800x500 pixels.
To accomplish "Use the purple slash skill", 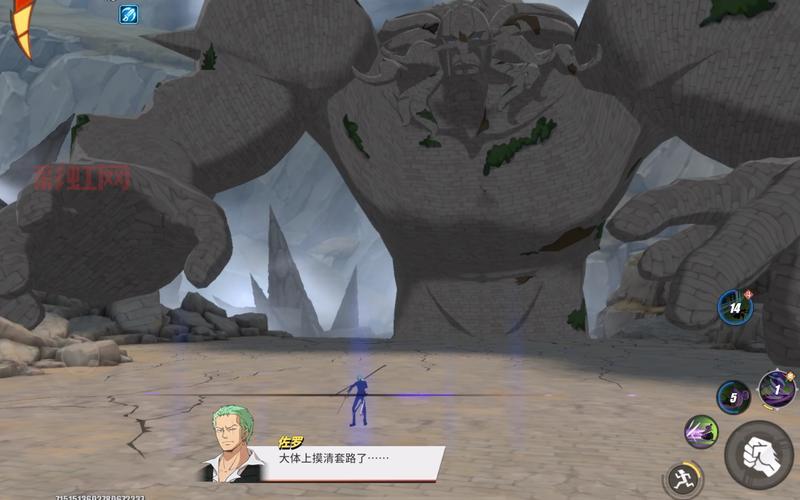I will point(701,432).
